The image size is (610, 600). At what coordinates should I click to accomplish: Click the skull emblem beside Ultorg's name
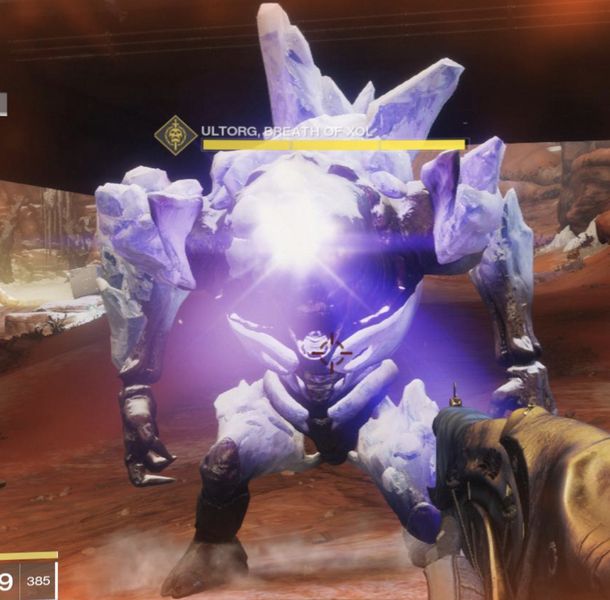coord(176,136)
